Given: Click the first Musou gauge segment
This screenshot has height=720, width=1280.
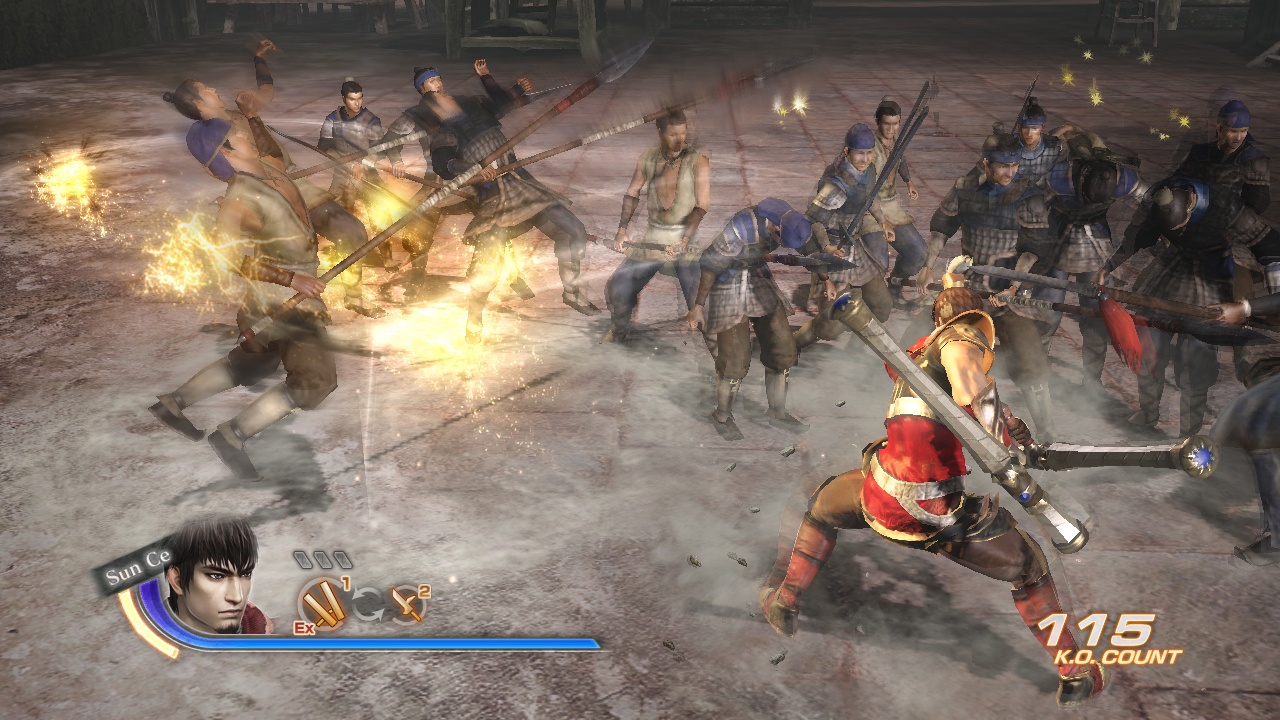Looking at the screenshot, I should [x=304, y=560].
